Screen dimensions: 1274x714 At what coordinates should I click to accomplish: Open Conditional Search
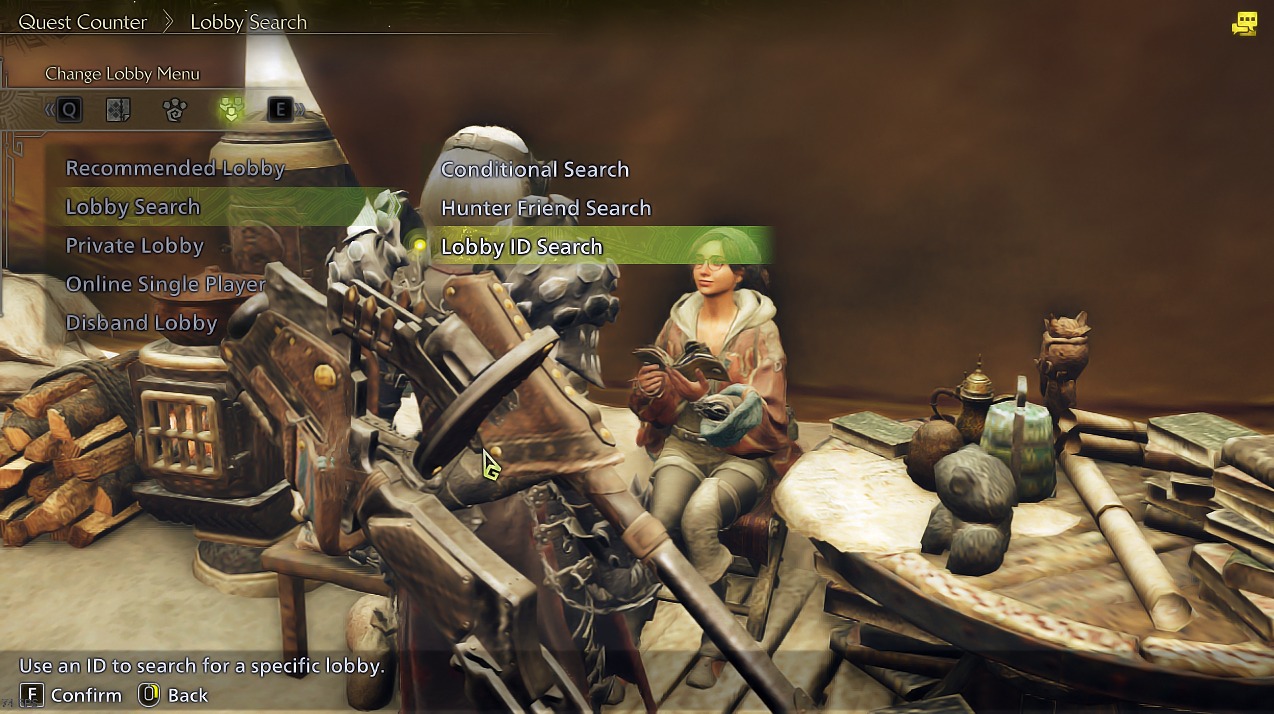coord(535,170)
